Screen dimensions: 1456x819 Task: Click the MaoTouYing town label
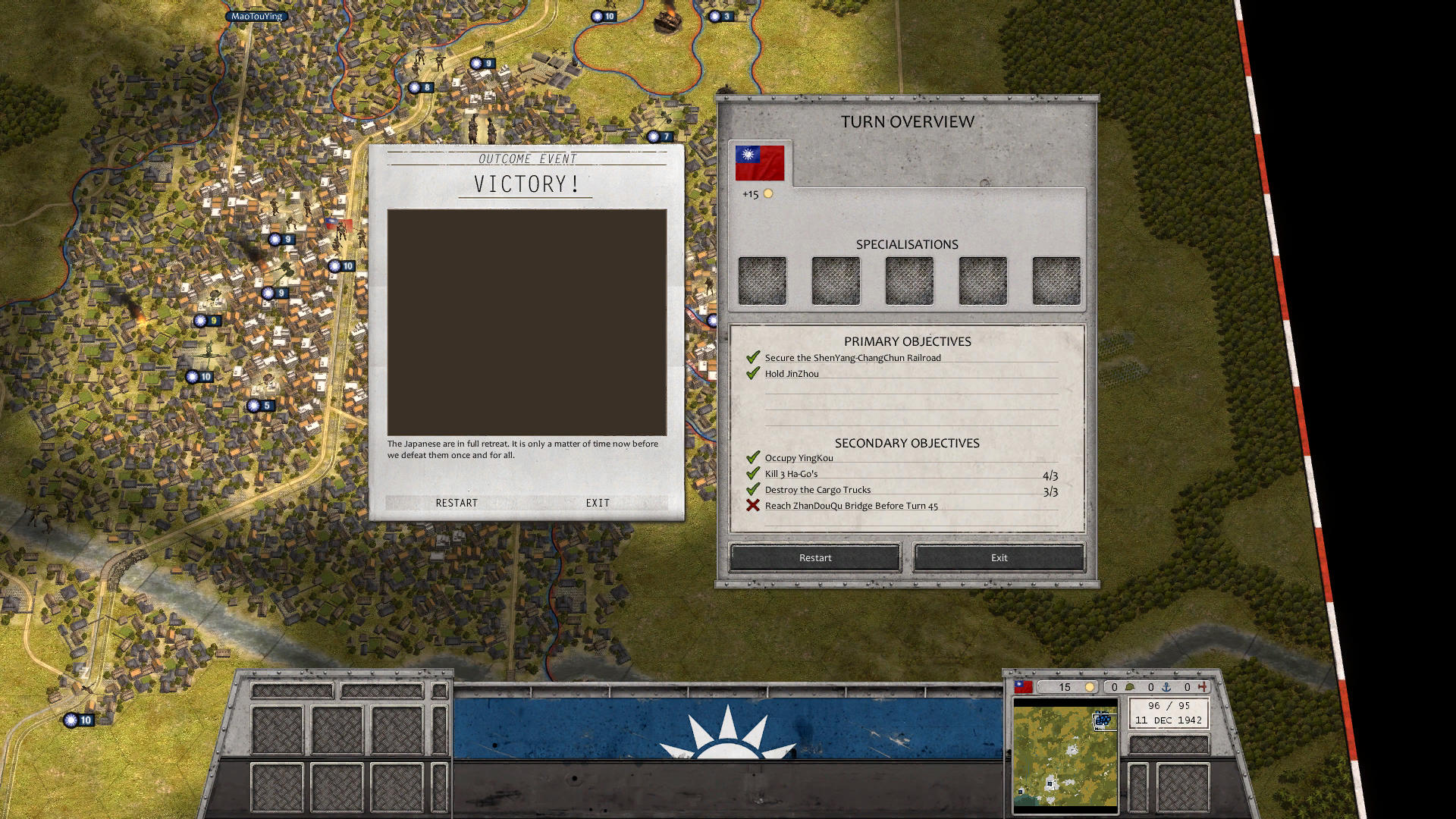256,15
